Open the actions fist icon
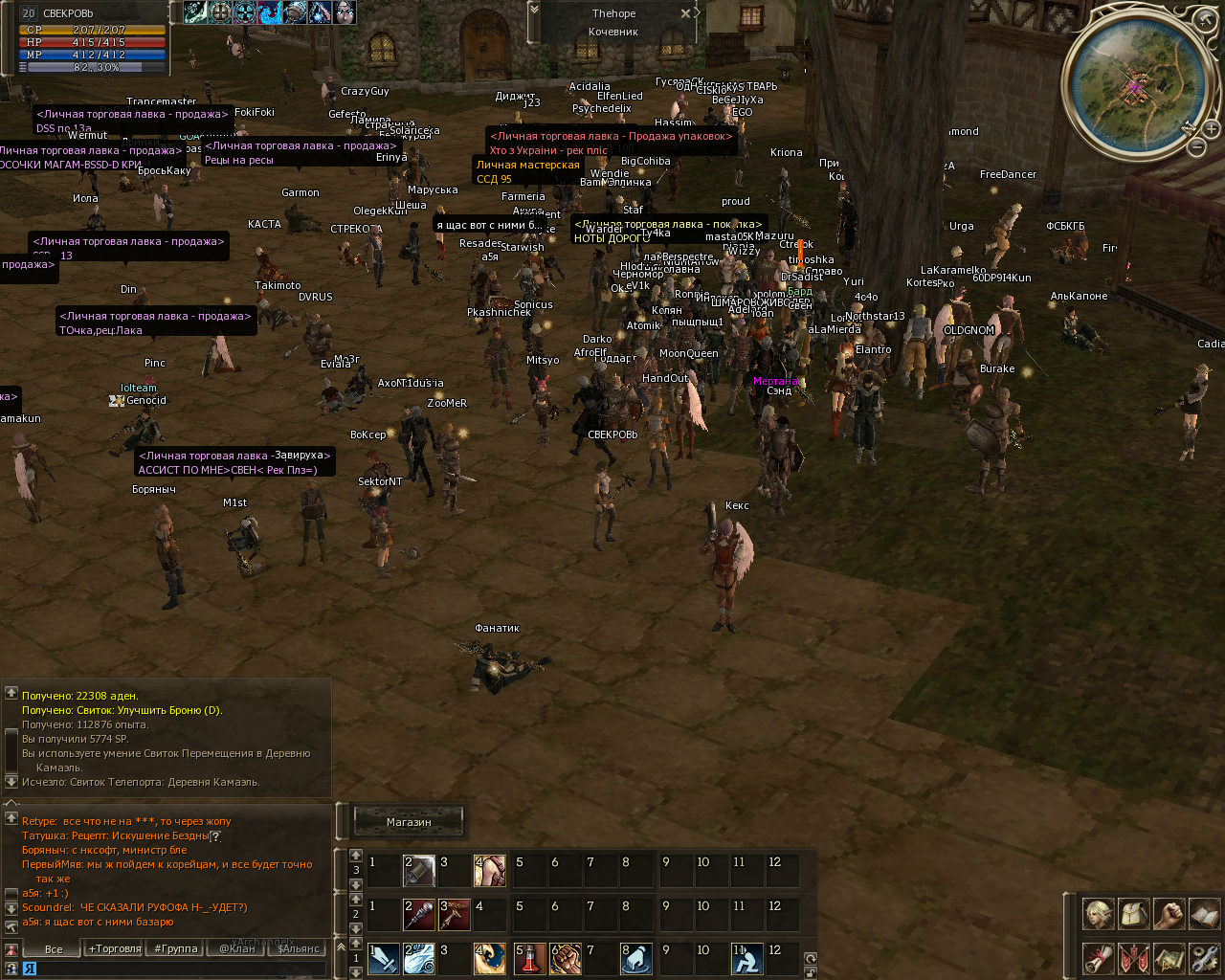The image size is (1225, 980). pos(1169,914)
